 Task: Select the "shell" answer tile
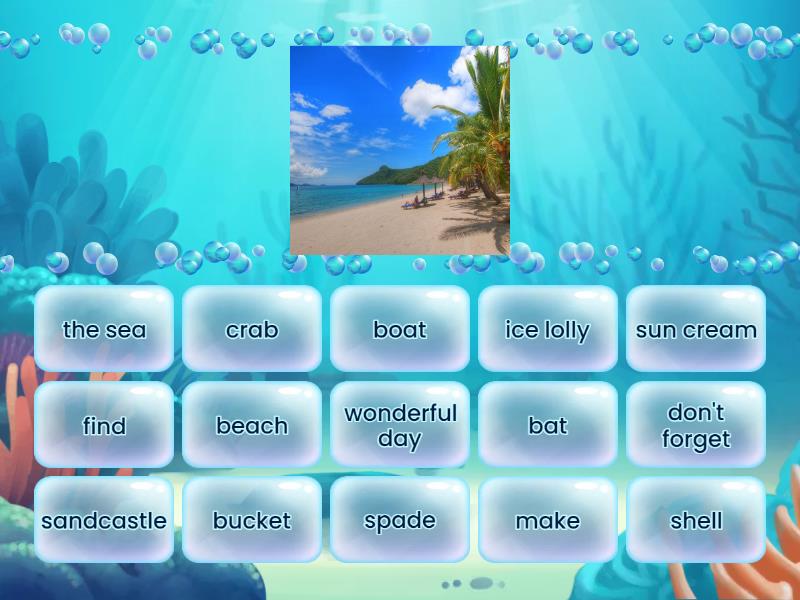click(696, 520)
